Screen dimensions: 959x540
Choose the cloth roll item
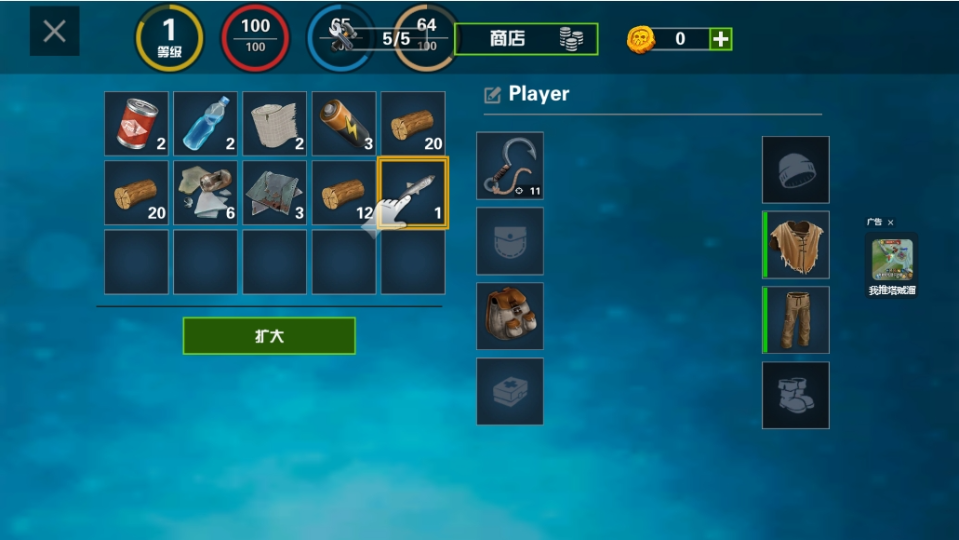click(275, 124)
